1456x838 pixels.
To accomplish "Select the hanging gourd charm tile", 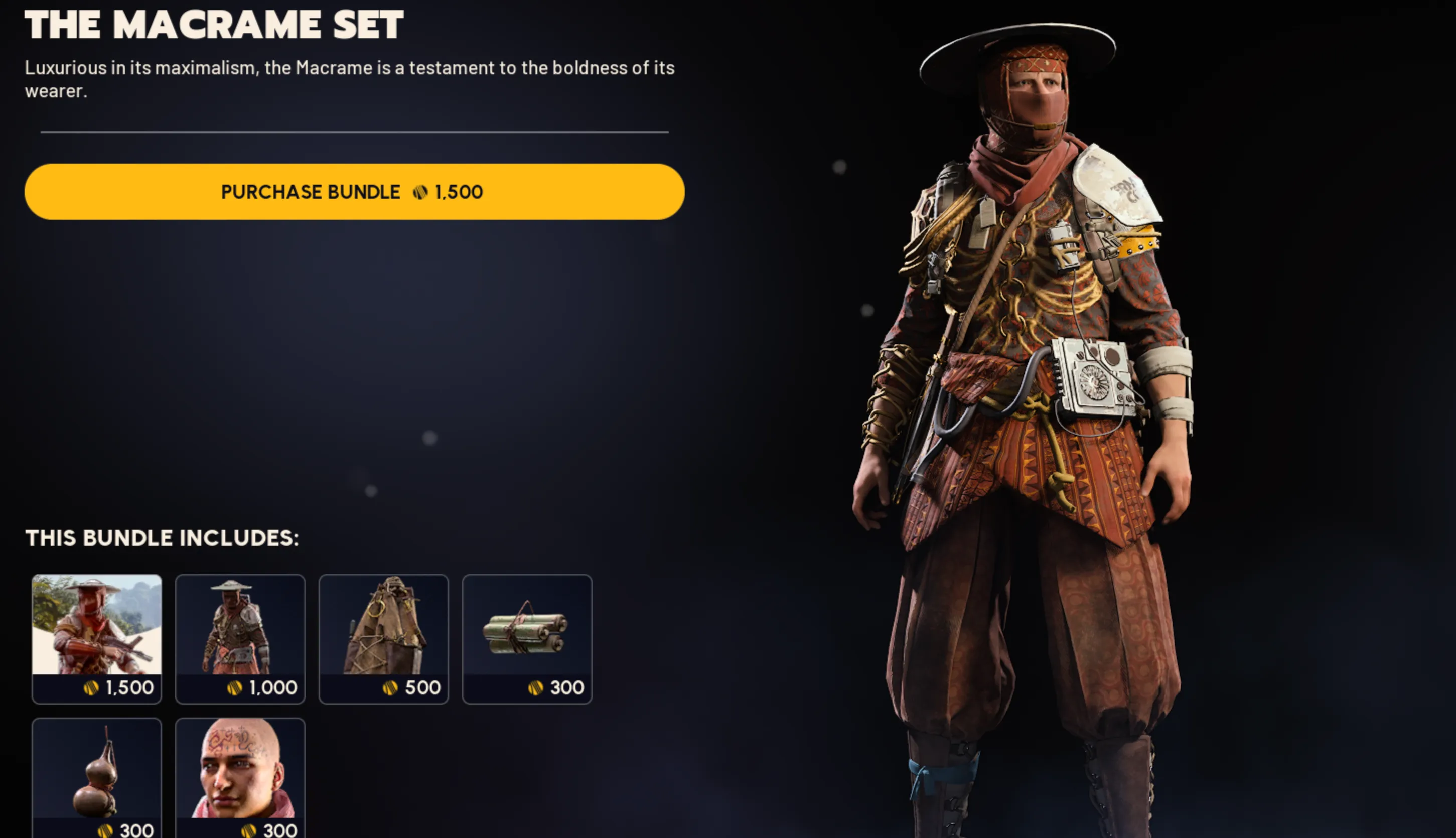I will pyautogui.click(x=97, y=777).
